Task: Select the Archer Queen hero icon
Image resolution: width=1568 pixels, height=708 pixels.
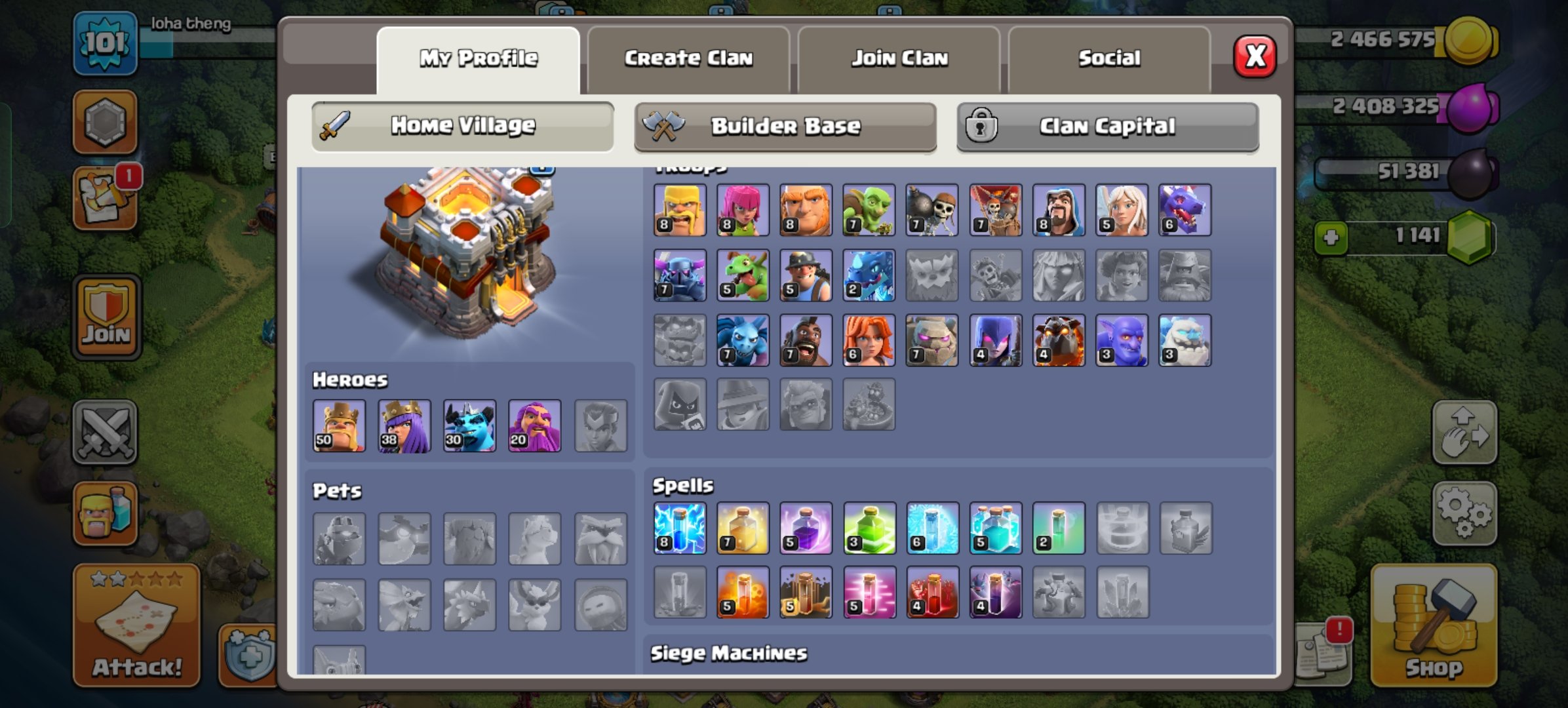Action: pos(404,426)
